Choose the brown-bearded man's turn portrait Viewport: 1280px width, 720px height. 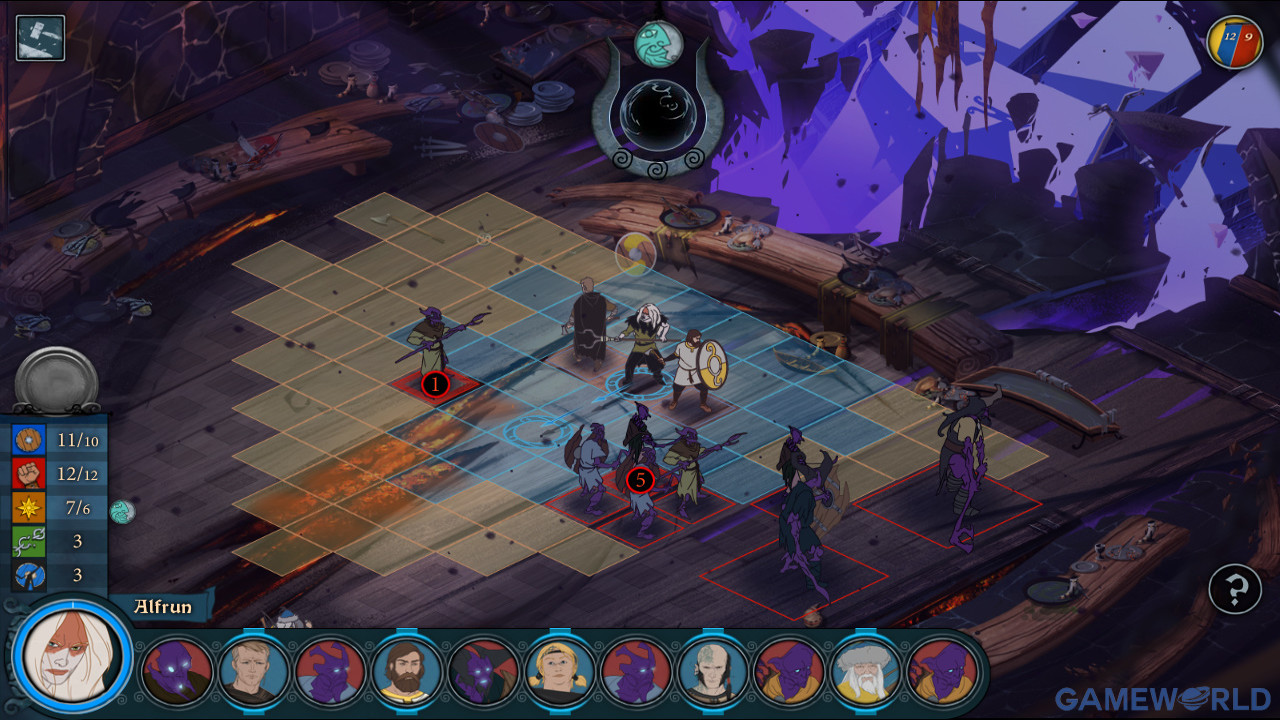(x=407, y=671)
